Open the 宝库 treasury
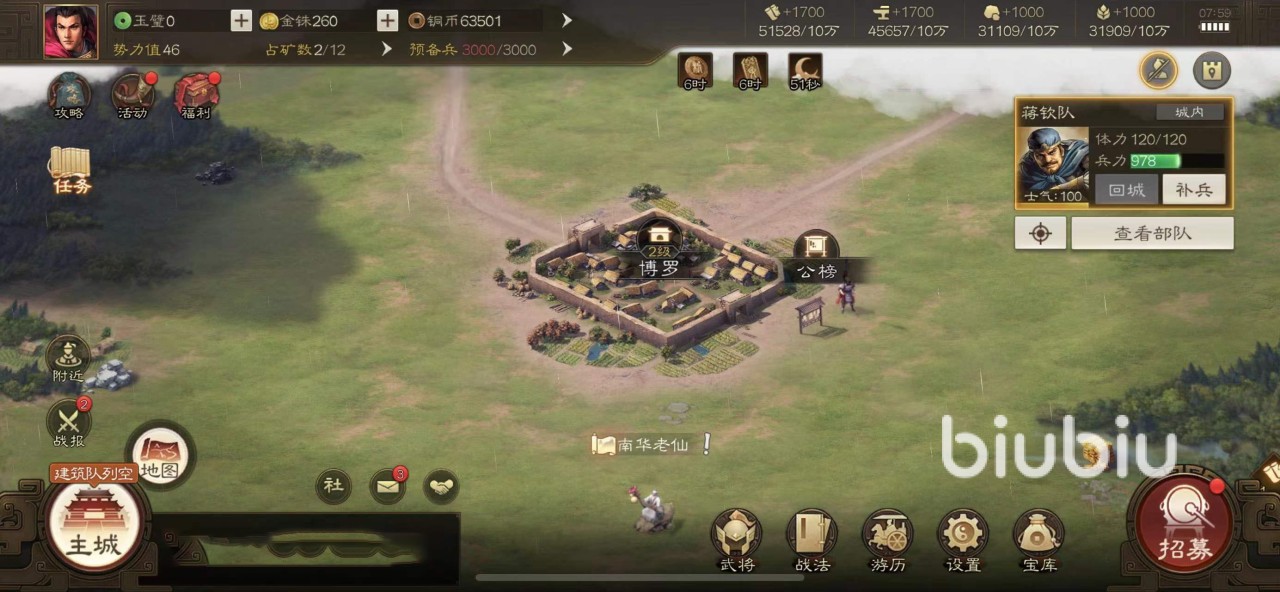This screenshot has height=592, width=1280. click(1038, 540)
